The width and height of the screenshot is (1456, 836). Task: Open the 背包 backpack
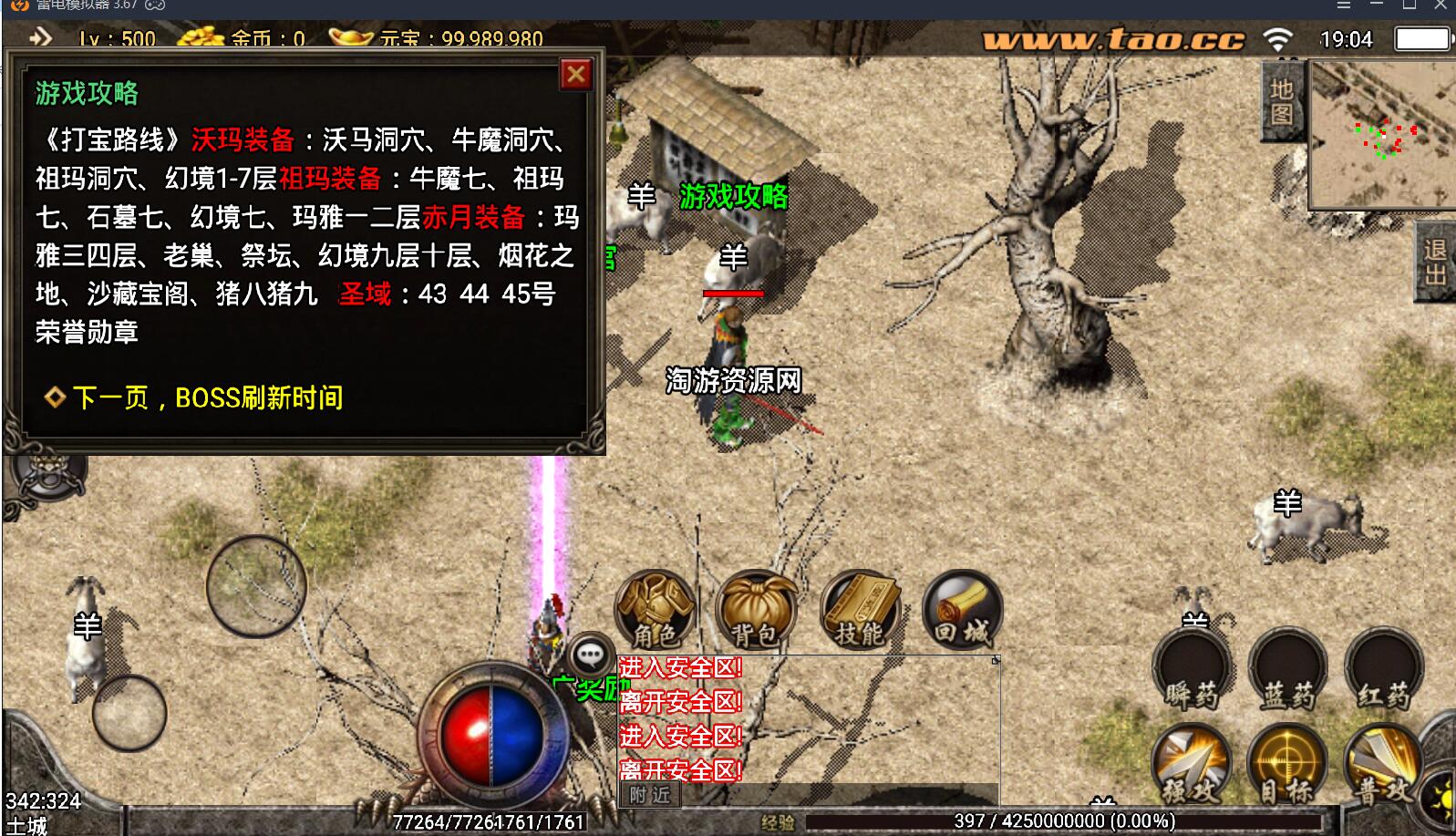(x=756, y=608)
